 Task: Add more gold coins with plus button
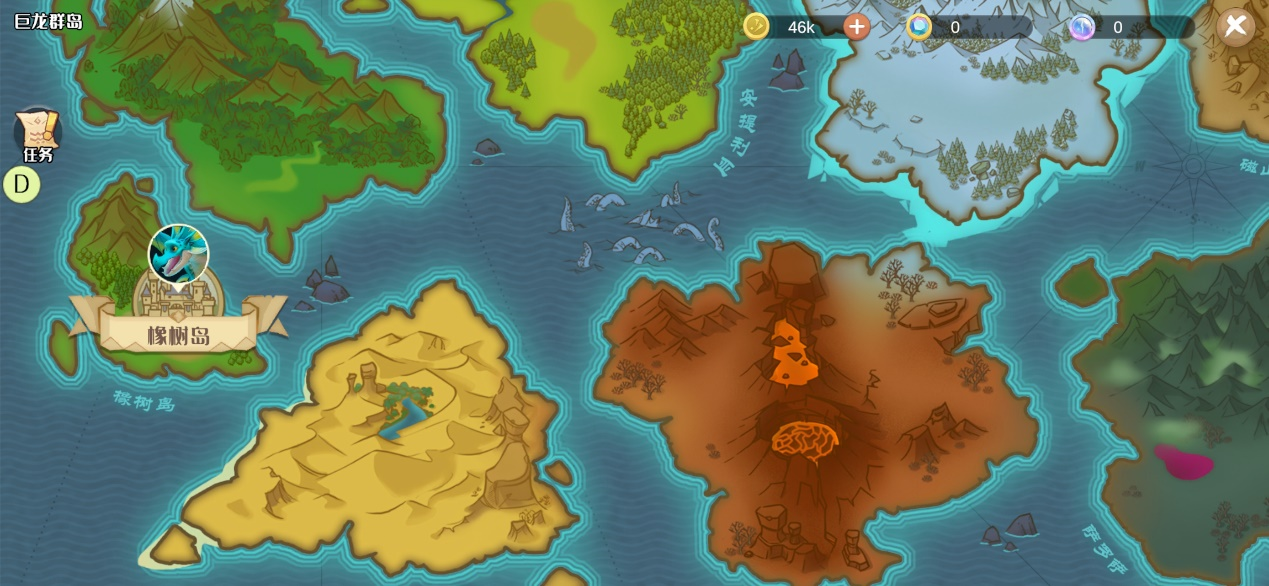tap(856, 27)
